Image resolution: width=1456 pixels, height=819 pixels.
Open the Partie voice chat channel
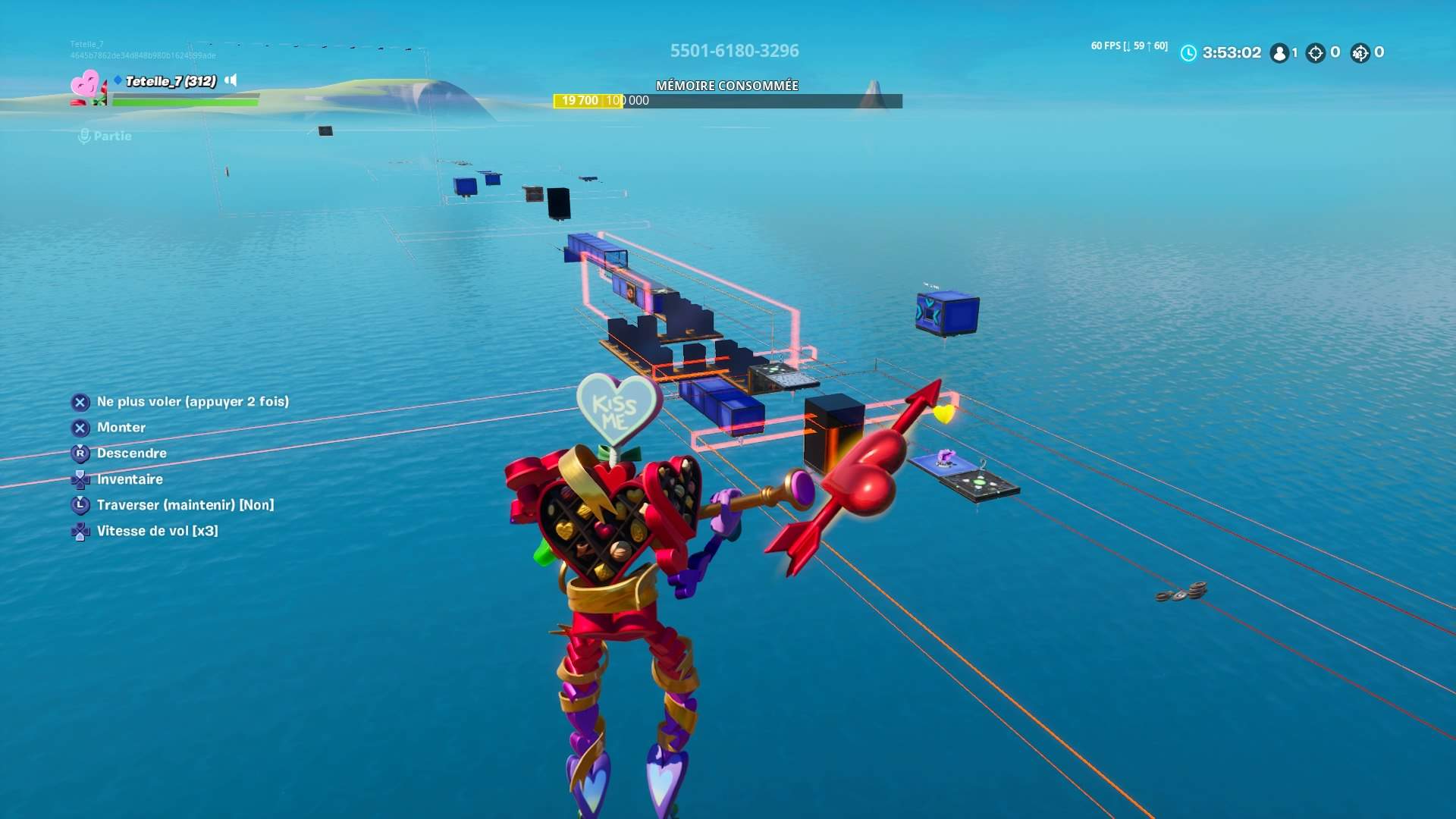[111, 136]
